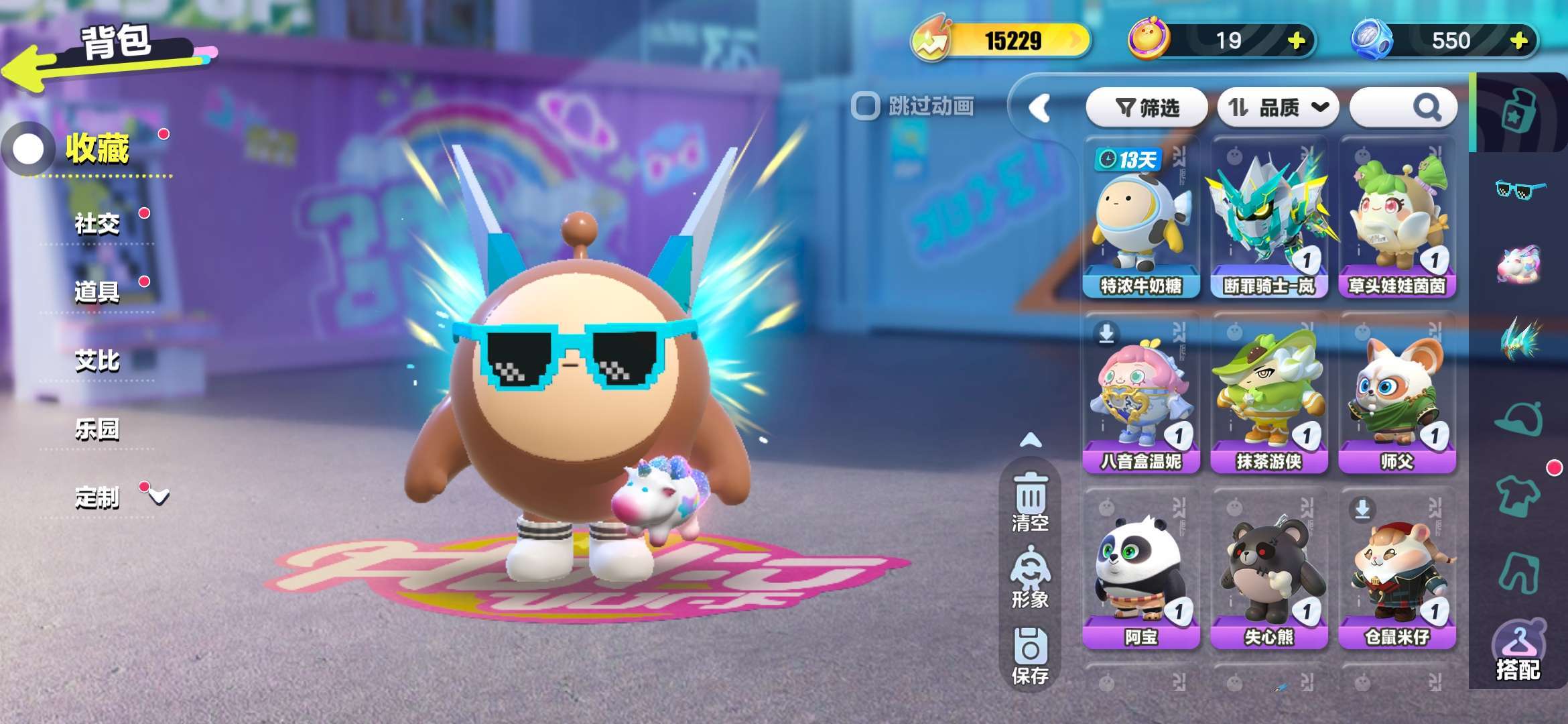
Task: Pick the 阿宝 panda costume card
Action: click(x=1141, y=570)
